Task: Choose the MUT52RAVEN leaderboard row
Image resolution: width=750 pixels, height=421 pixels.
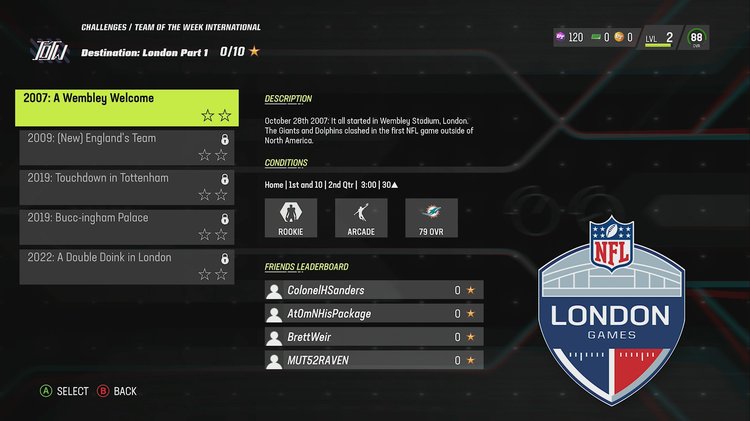Action: click(x=374, y=360)
